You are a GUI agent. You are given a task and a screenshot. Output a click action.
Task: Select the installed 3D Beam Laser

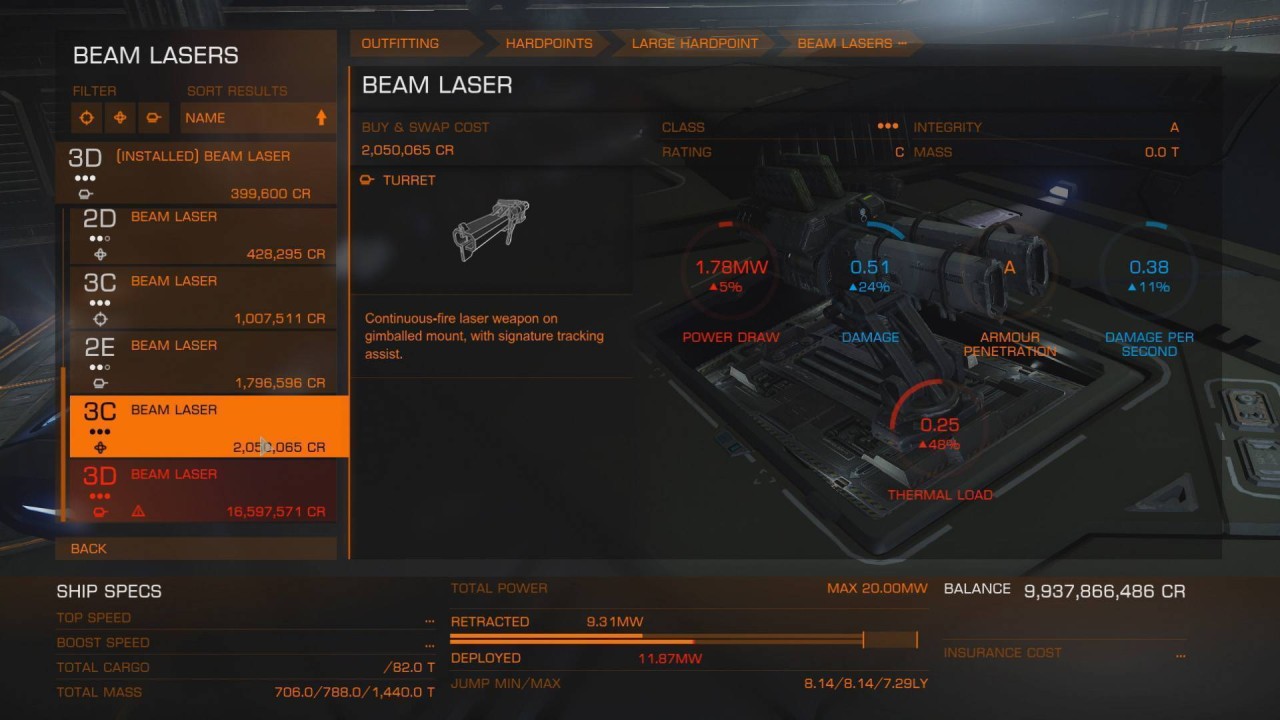[196, 173]
